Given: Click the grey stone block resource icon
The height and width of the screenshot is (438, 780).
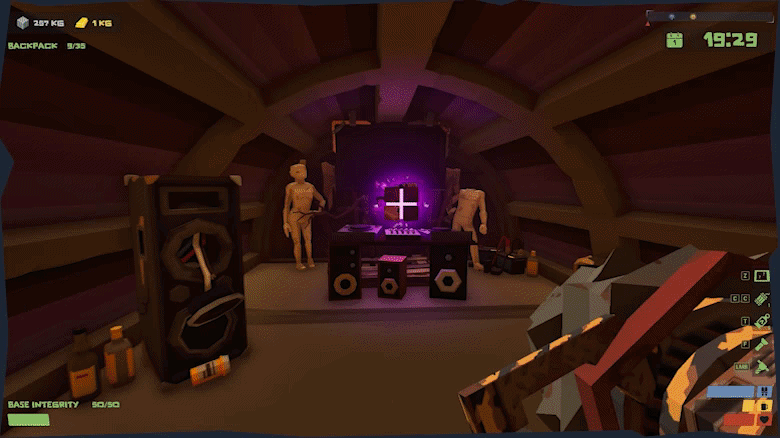Looking at the screenshot, I should coord(22,21).
